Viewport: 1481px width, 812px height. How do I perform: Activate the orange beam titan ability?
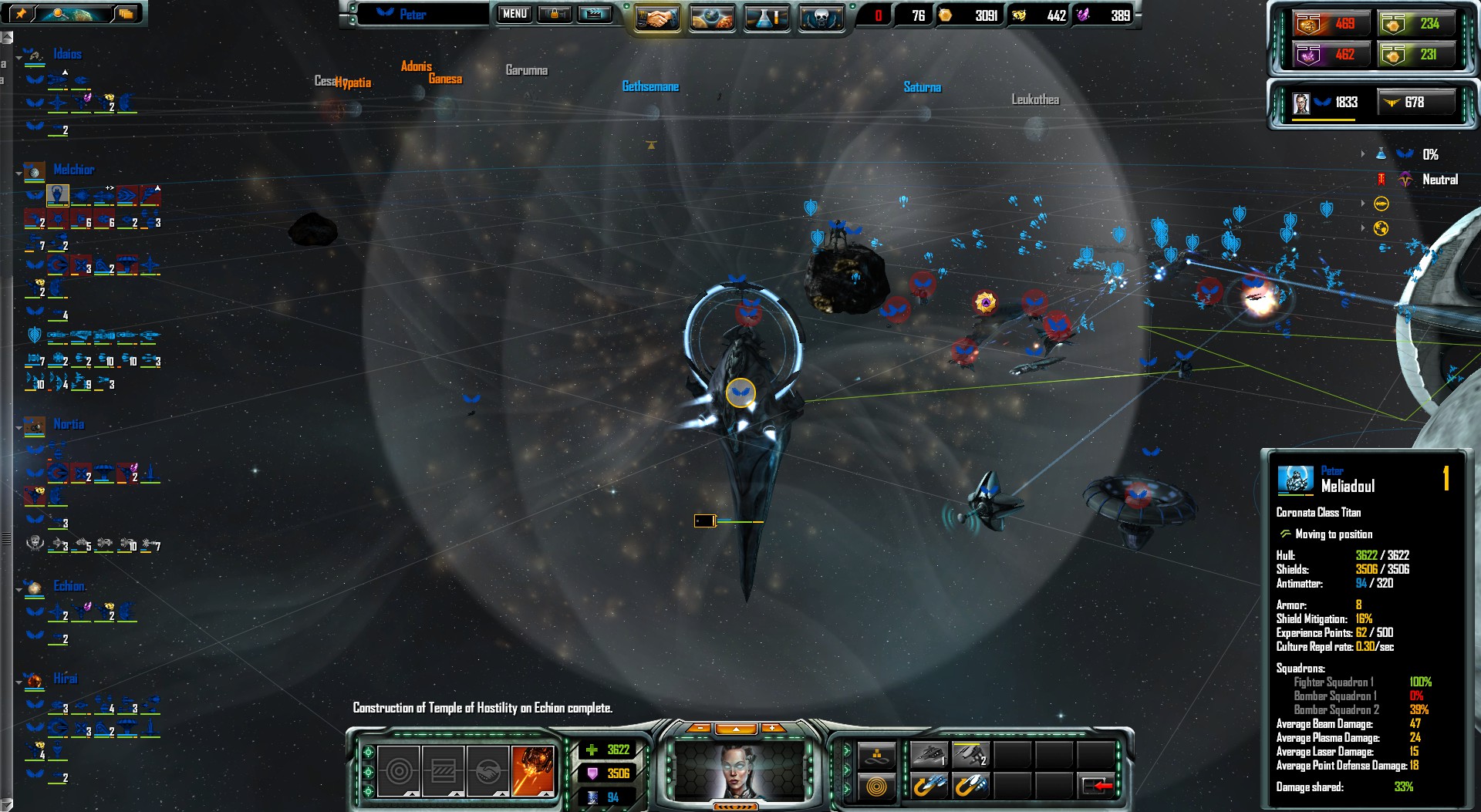pyautogui.click(x=532, y=770)
